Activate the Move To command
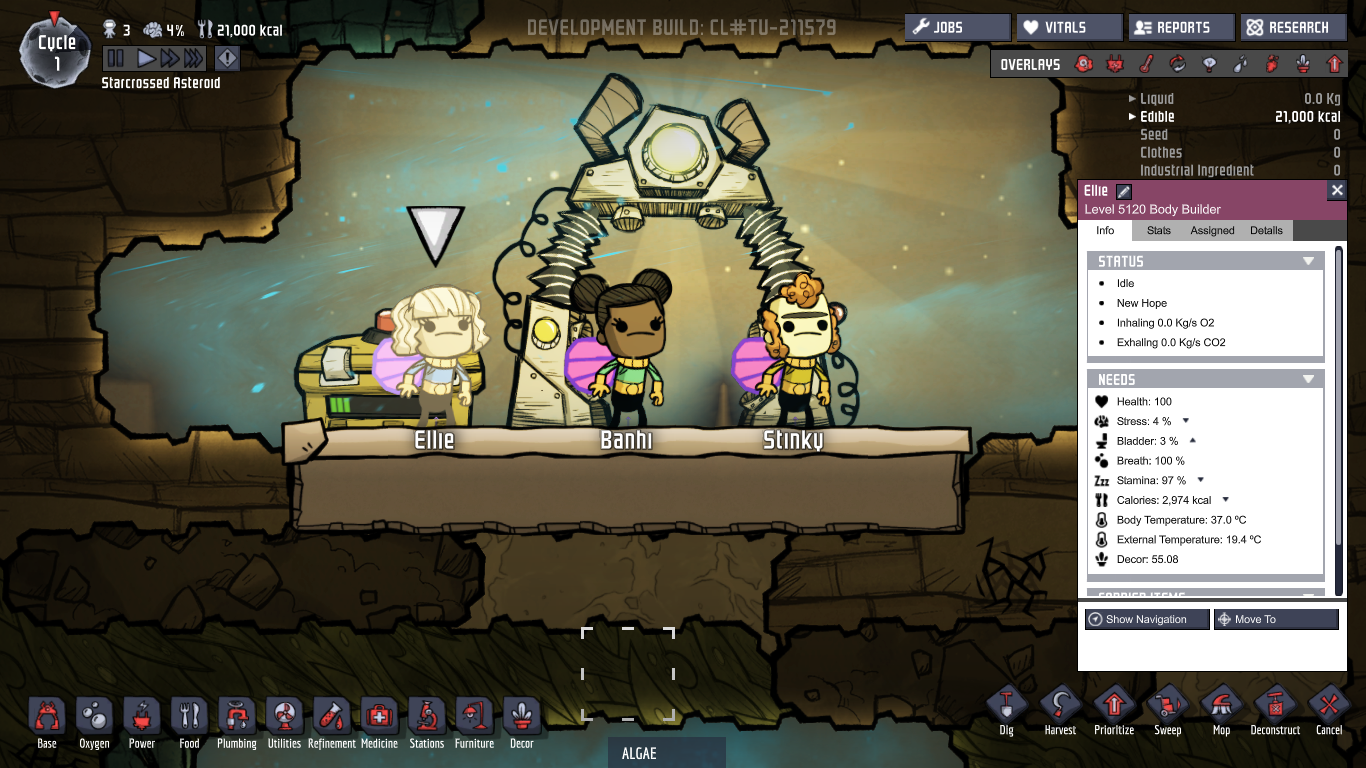The width and height of the screenshot is (1366, 768). click(1275, 620)
